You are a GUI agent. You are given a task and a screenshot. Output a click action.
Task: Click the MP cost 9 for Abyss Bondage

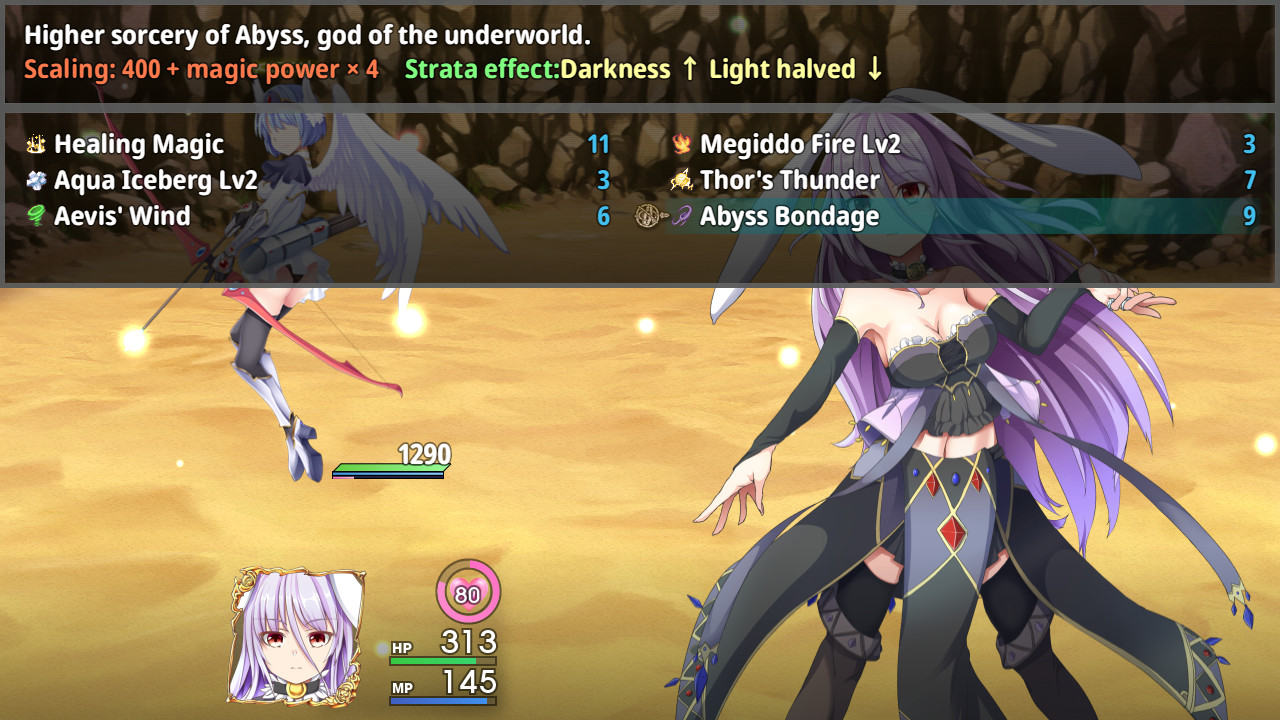1248,216
